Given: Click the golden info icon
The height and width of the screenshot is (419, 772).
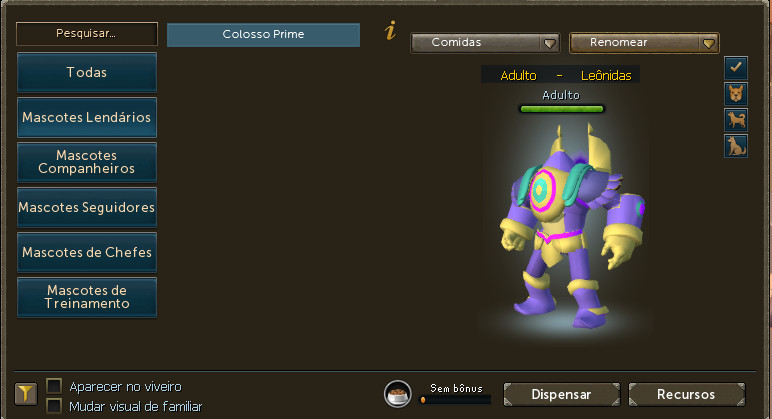Looking at the screenshot, I should point(390,32).
